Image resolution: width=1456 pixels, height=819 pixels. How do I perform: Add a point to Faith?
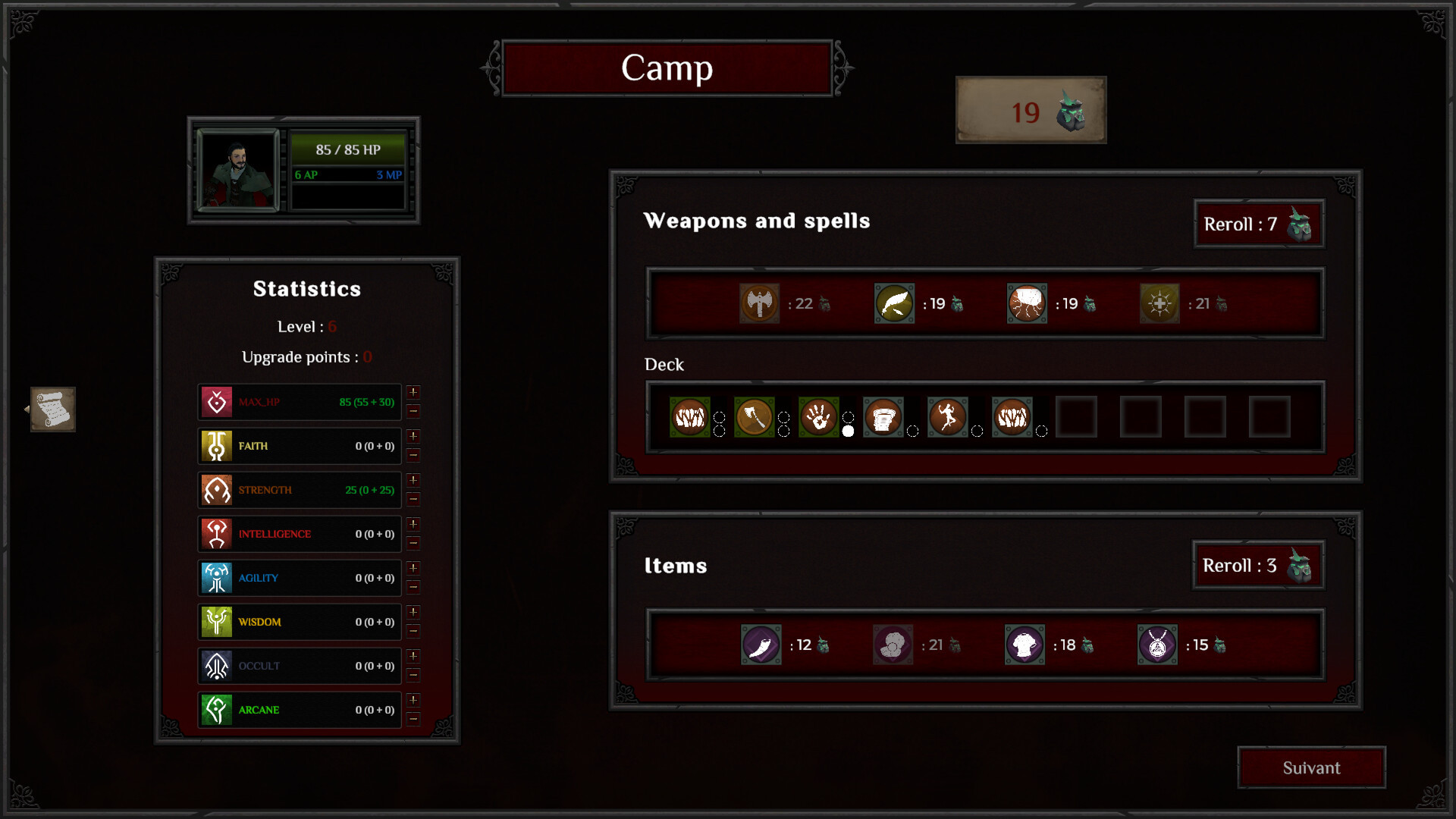pyautogui.click(x=413, y=436)
